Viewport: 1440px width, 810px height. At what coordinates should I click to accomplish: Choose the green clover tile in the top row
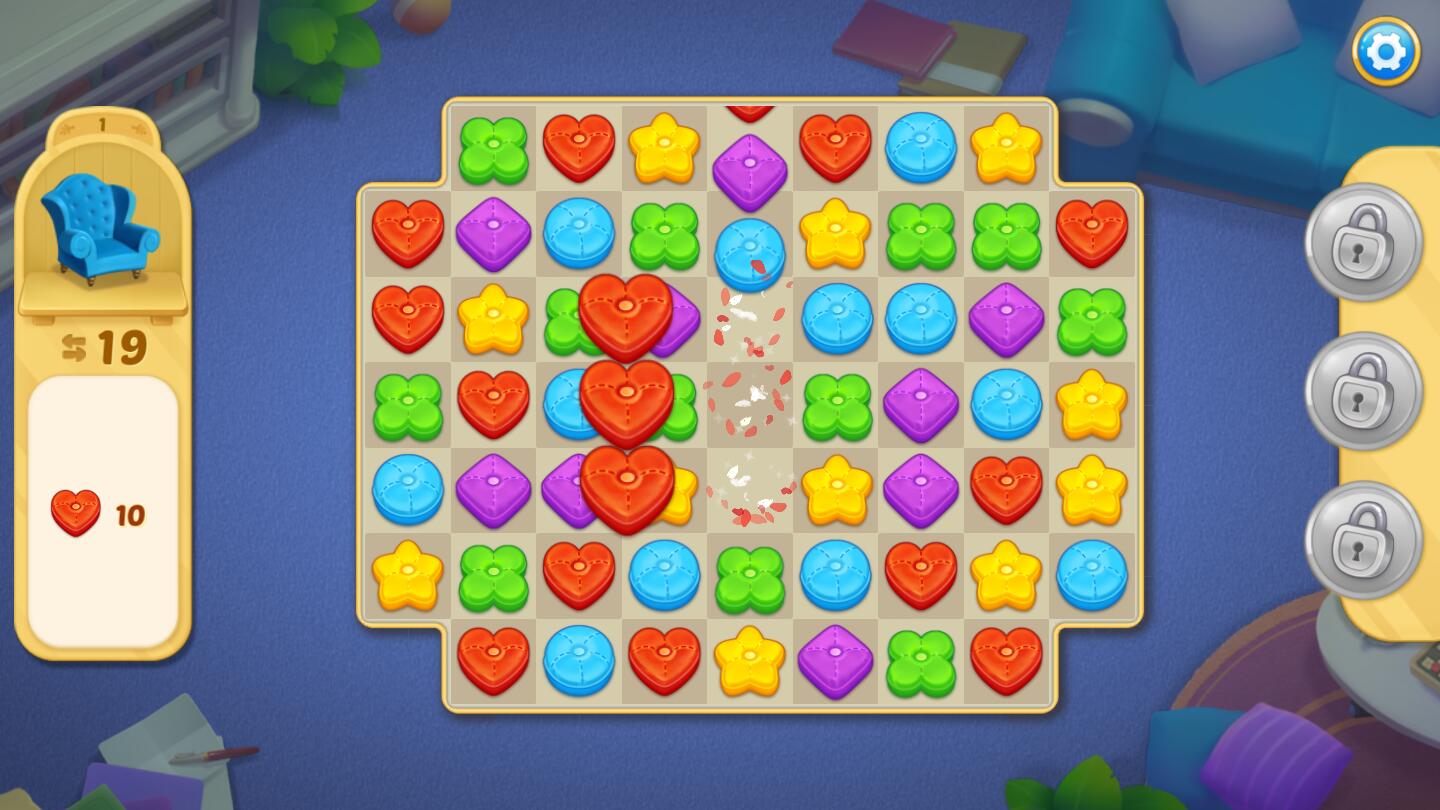[x=493, y=150]
